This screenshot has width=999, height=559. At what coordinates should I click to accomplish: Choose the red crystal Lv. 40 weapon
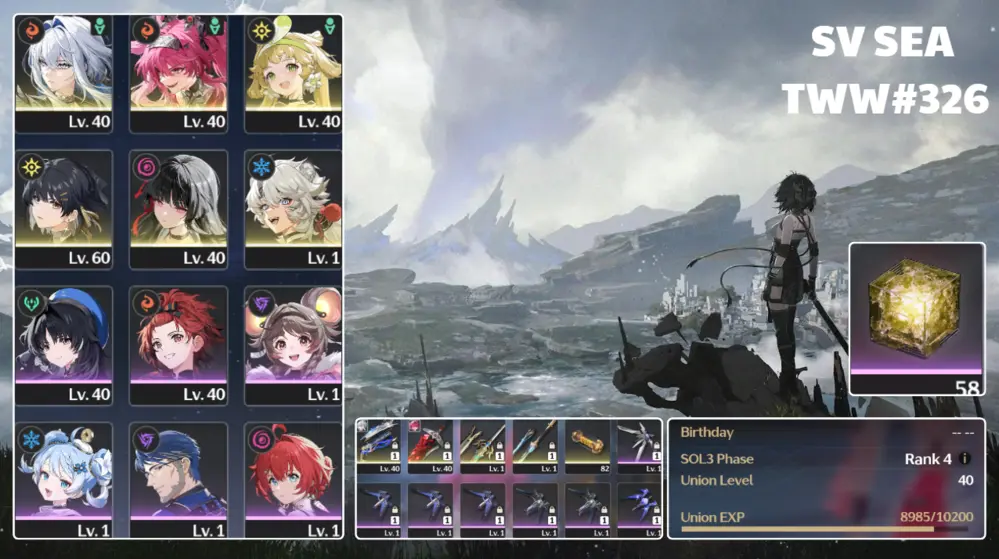(x=431, y=446)
